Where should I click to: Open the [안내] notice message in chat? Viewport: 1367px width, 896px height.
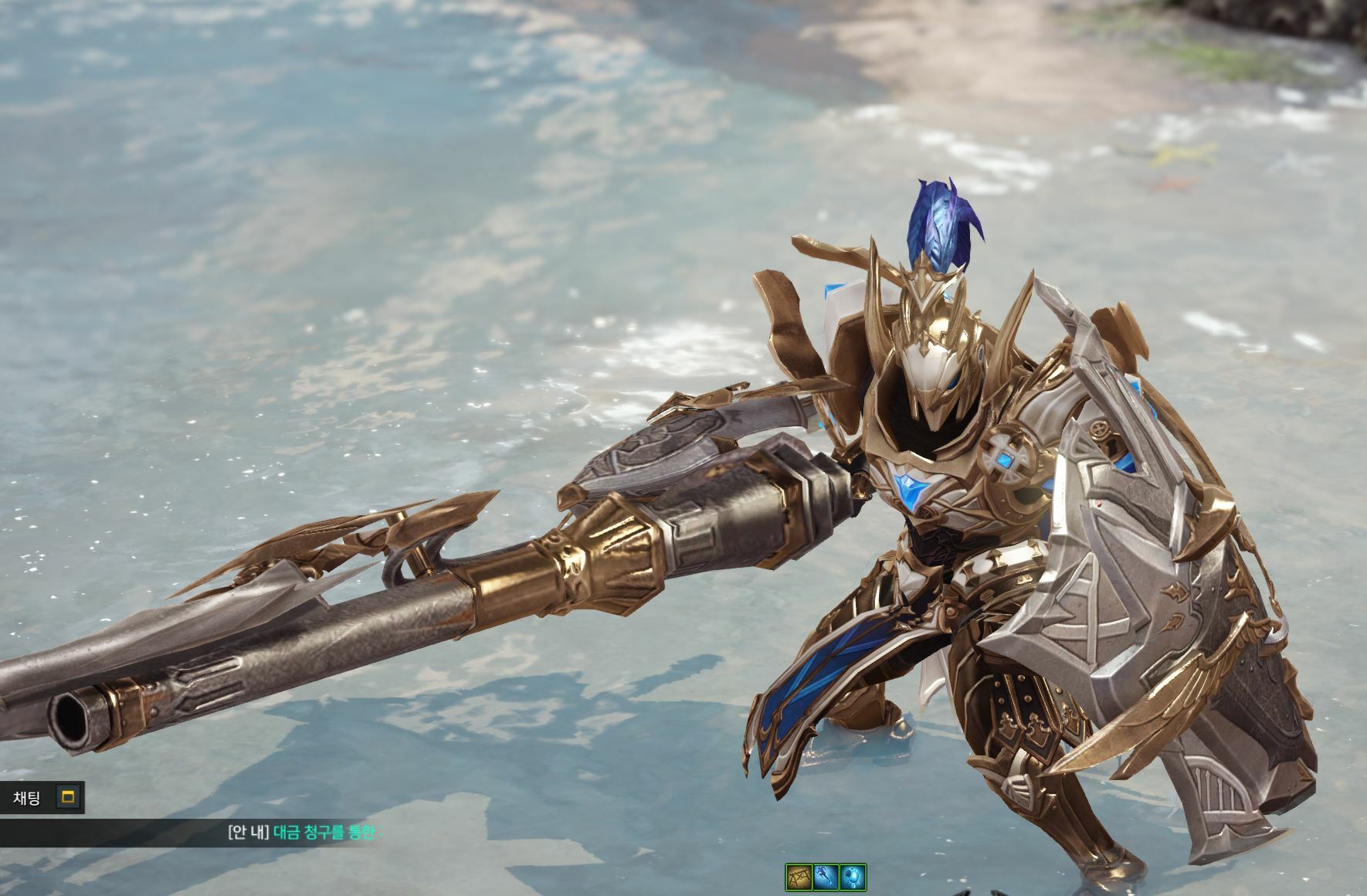(301, 832)
